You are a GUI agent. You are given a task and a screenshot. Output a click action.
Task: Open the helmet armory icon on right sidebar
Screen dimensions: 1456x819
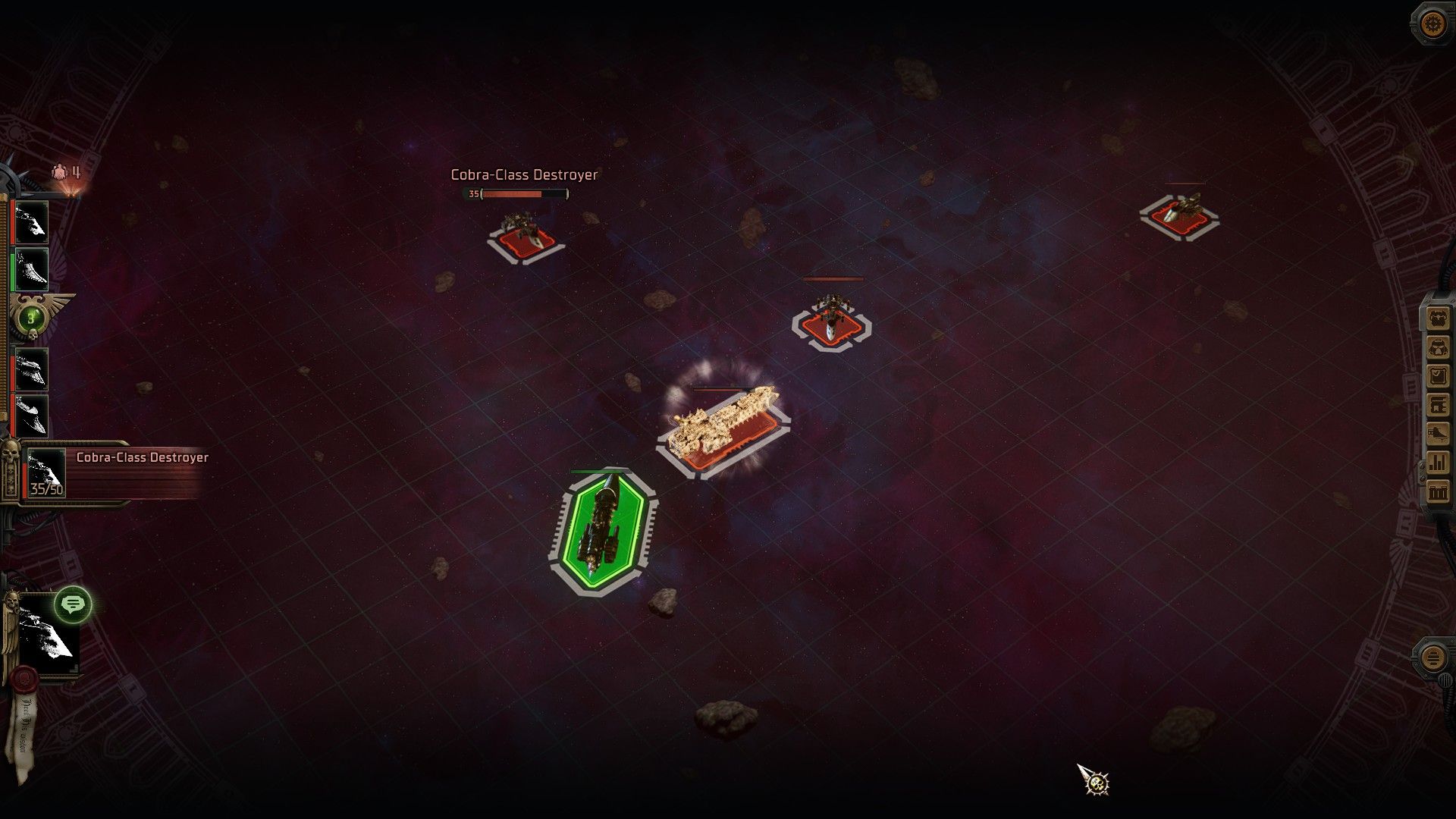(1436, 318)
